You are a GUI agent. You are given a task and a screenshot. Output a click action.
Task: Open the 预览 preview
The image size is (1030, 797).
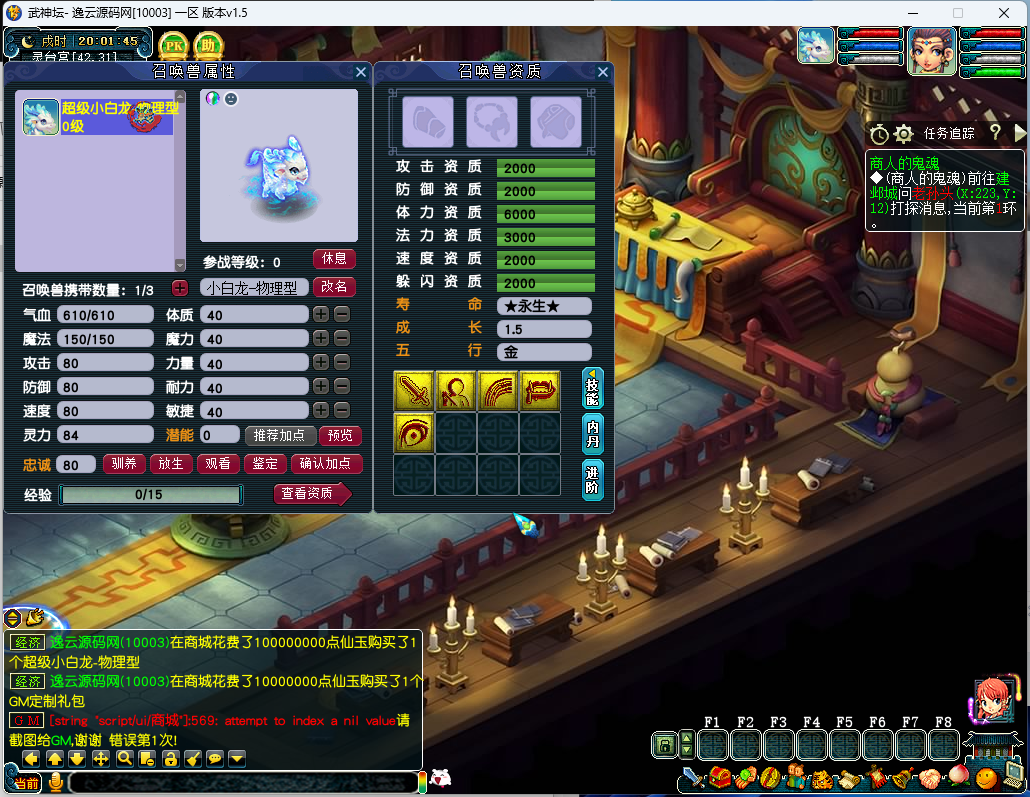[x=340, y=436]
